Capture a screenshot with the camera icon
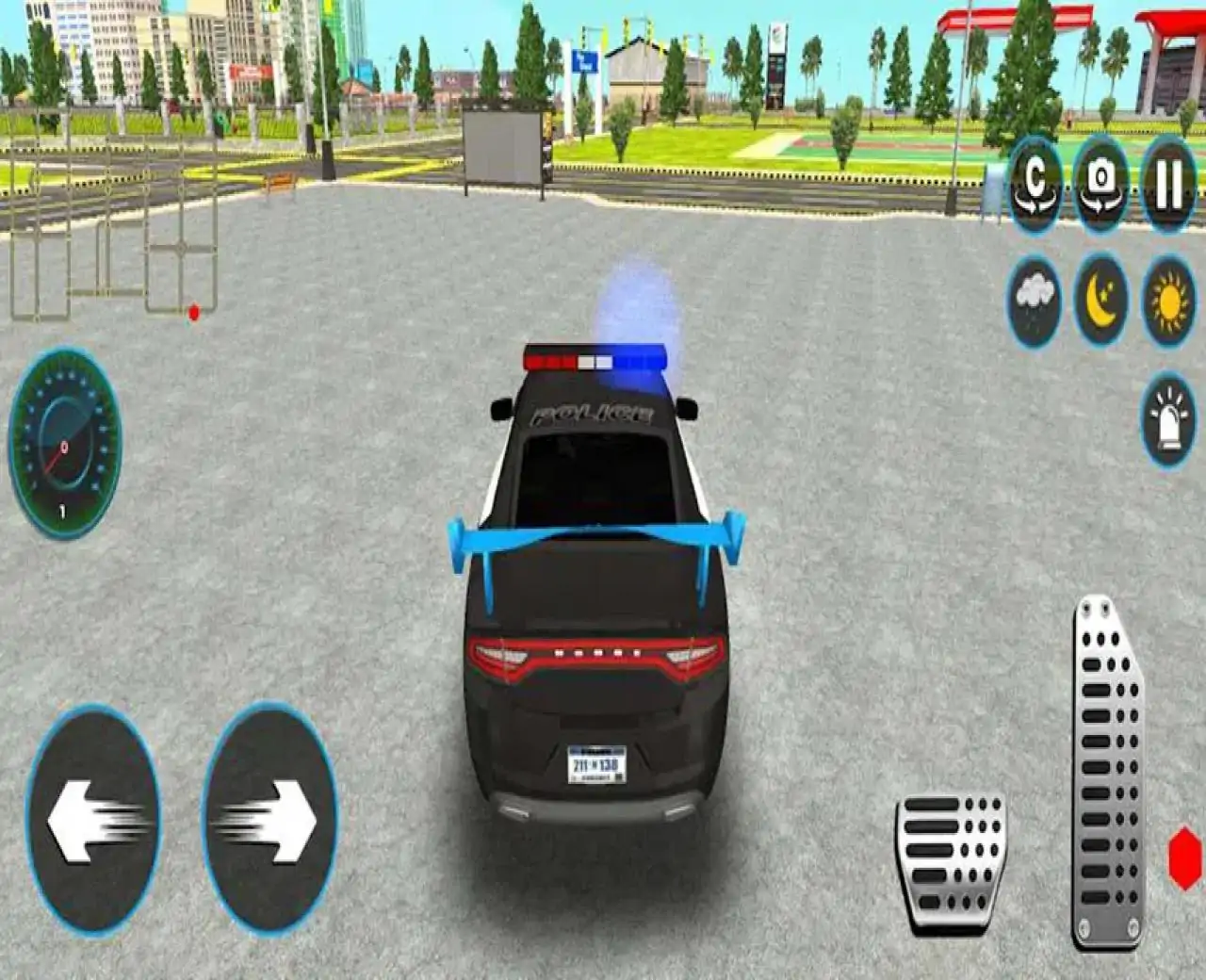This screenshot has width=1206, height=980. 1100,185
